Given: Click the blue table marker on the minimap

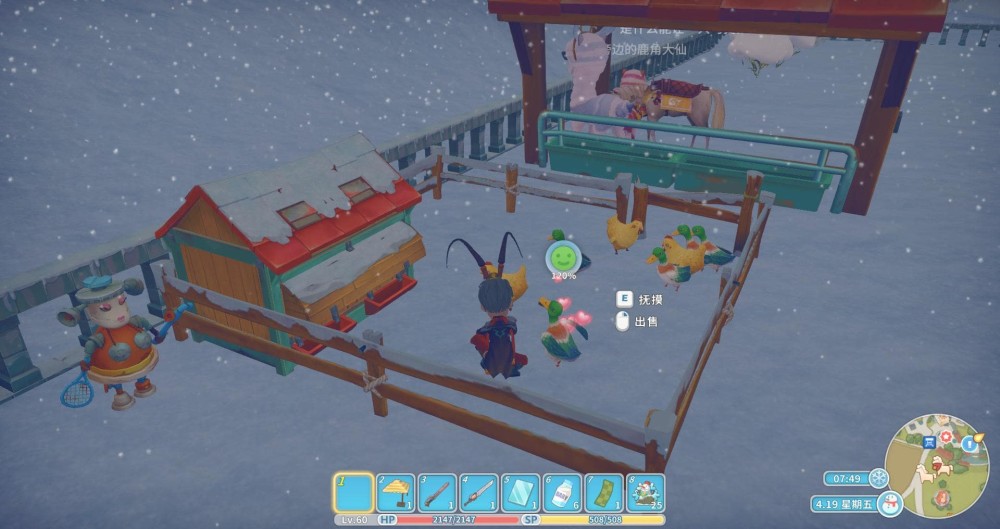Looking at the screenshot, I should [x=929, y=441].
